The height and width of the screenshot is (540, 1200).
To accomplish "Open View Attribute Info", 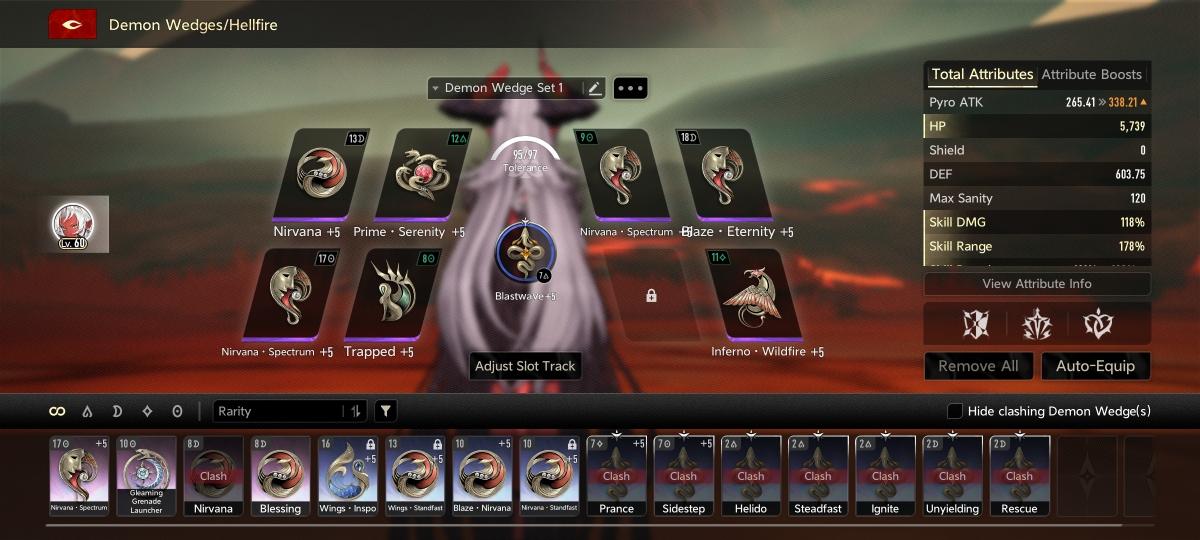I will coord(1036,284).
